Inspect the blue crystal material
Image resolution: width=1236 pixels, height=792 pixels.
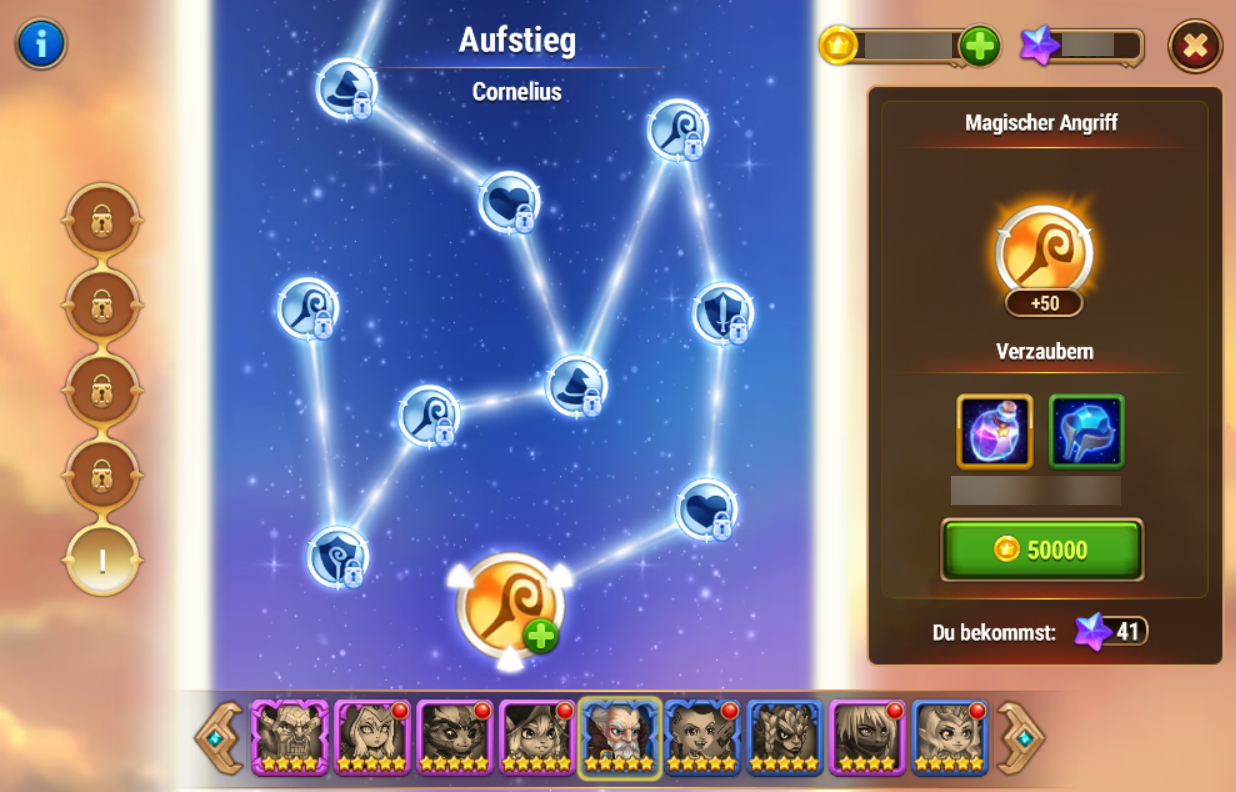(x=1087, y=431)
